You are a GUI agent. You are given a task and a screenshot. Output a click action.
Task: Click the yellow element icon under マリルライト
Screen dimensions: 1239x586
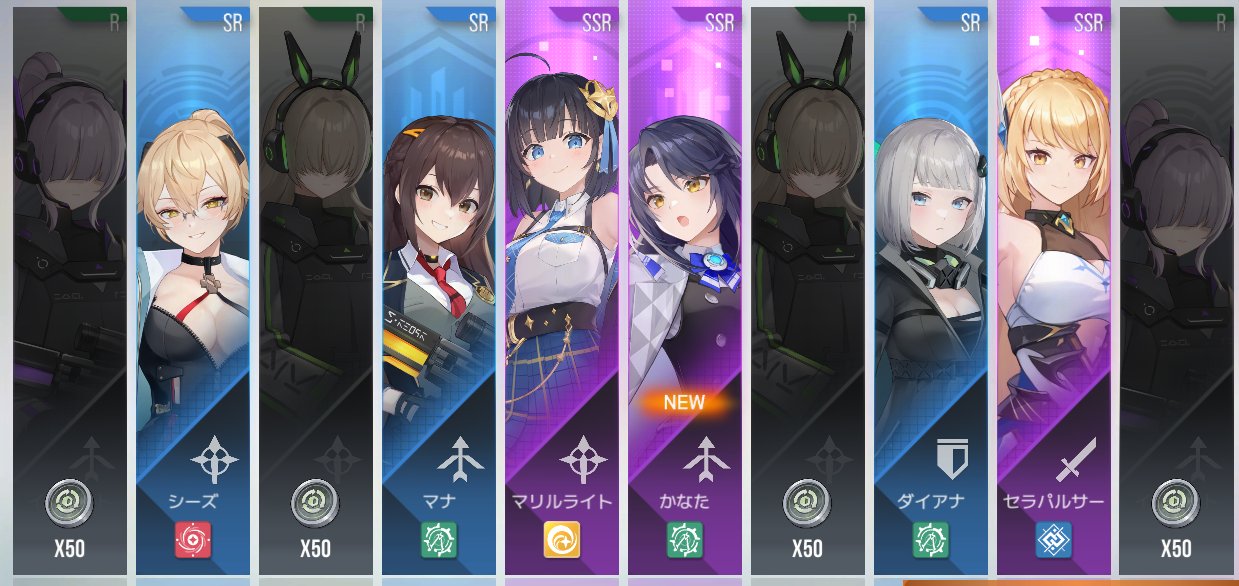(561, 541)
